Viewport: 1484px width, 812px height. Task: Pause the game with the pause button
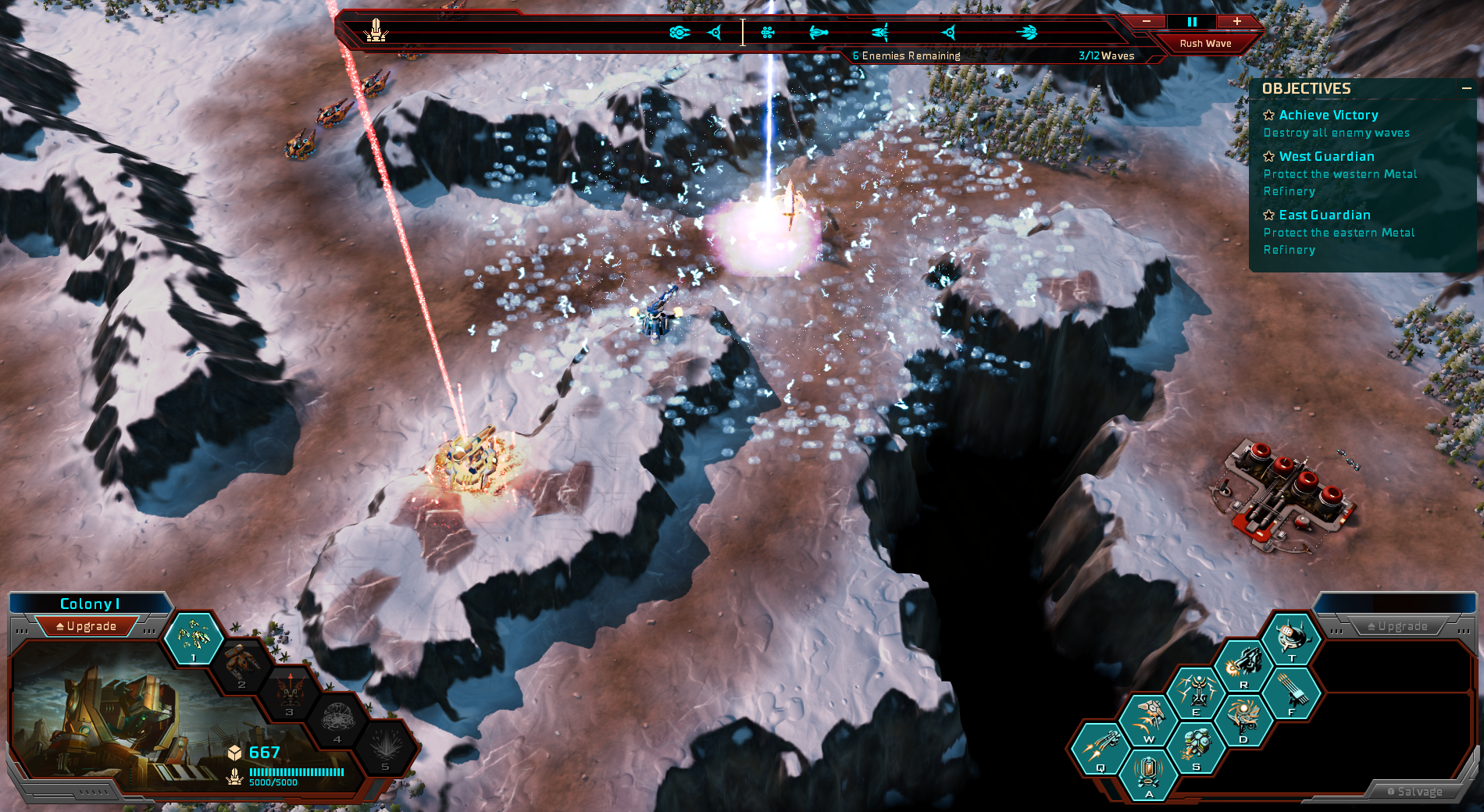[1192, 22]
